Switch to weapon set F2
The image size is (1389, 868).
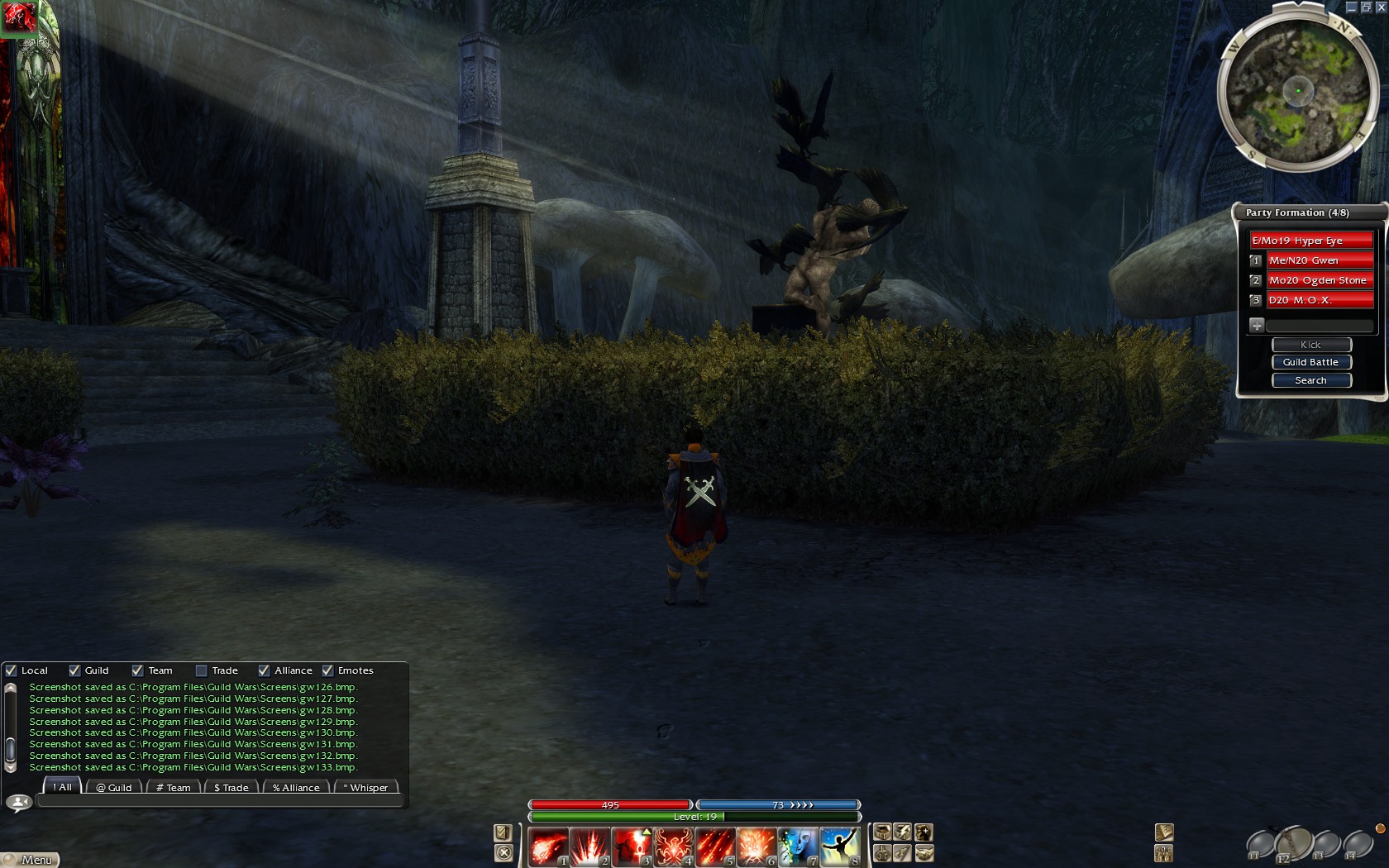[x=1293, y=845]
